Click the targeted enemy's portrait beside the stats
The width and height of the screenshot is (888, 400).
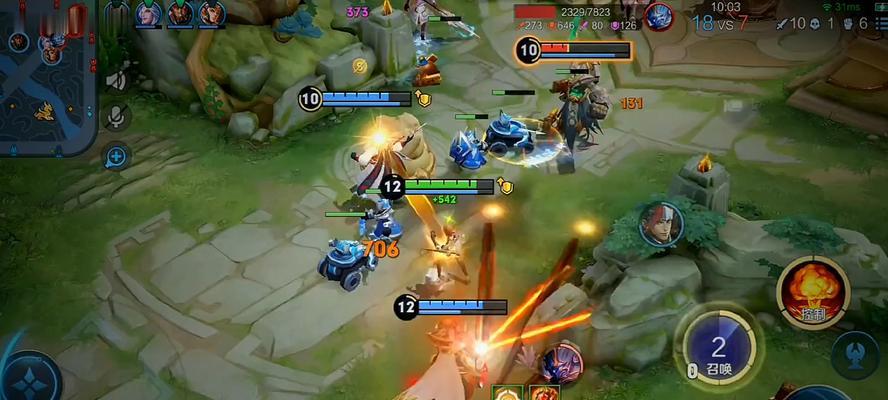[658, 16]
